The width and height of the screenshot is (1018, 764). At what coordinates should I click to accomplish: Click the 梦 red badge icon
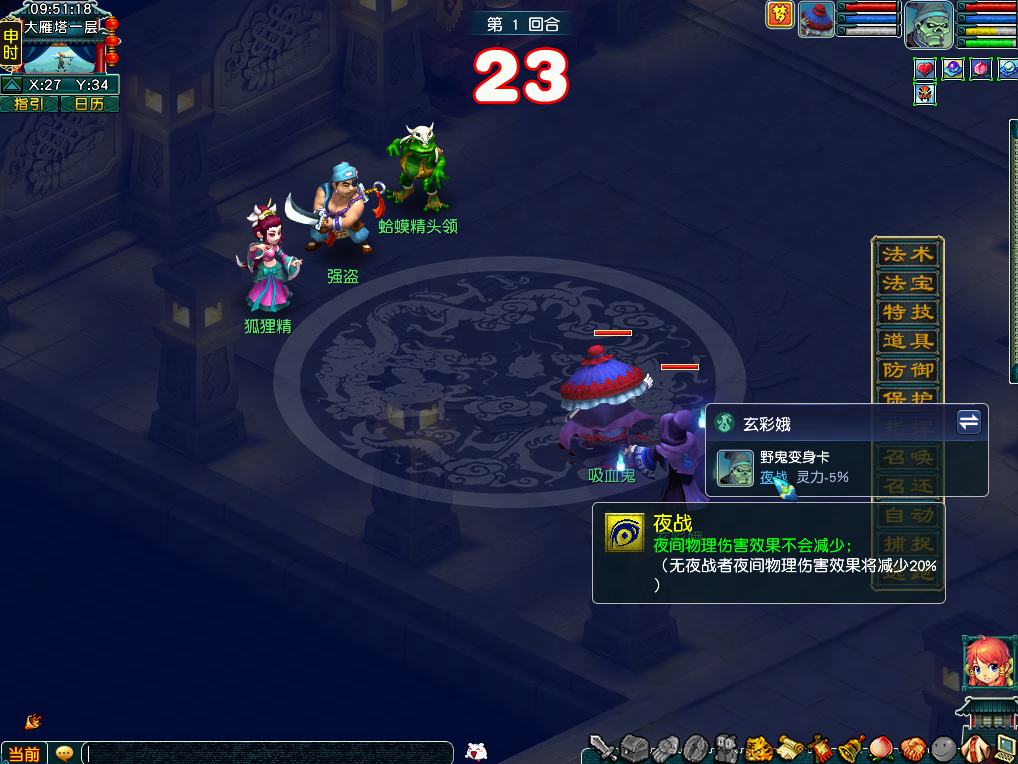[780, 15]
